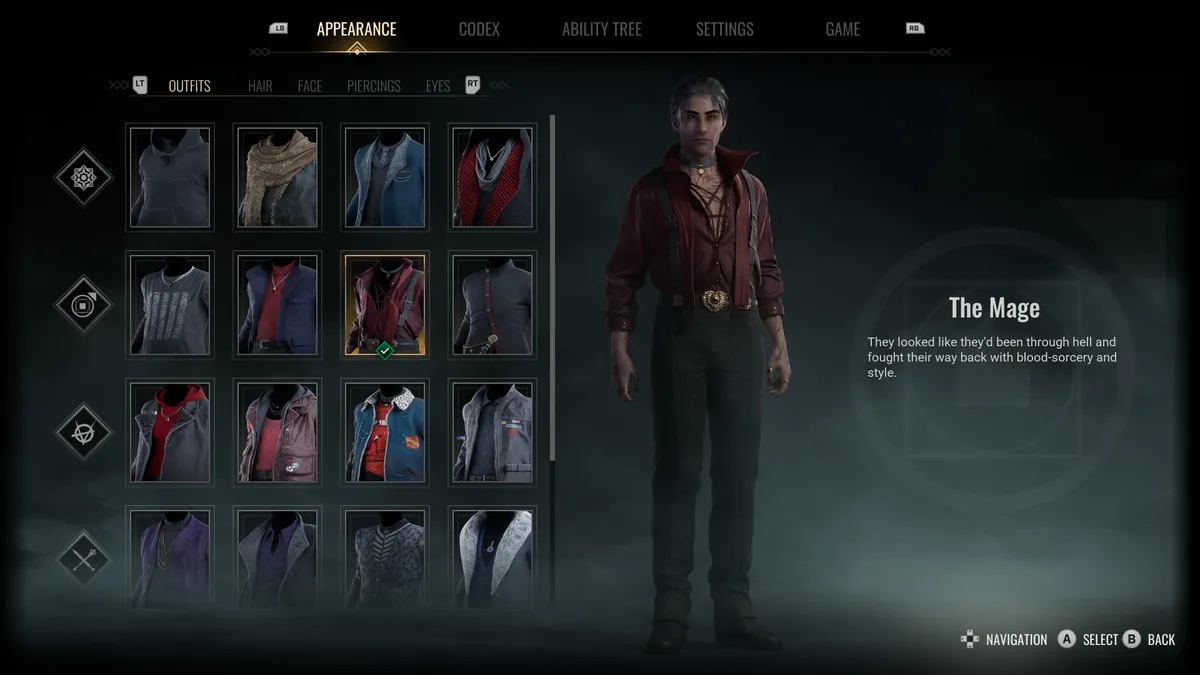
Task: Open the Ability Tree tab
Action: [602, 29]
